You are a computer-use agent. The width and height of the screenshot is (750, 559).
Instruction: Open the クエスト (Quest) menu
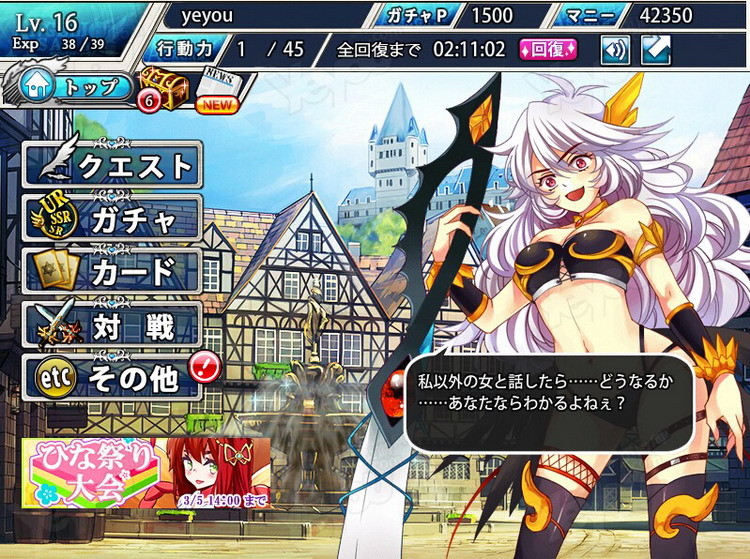112,165
